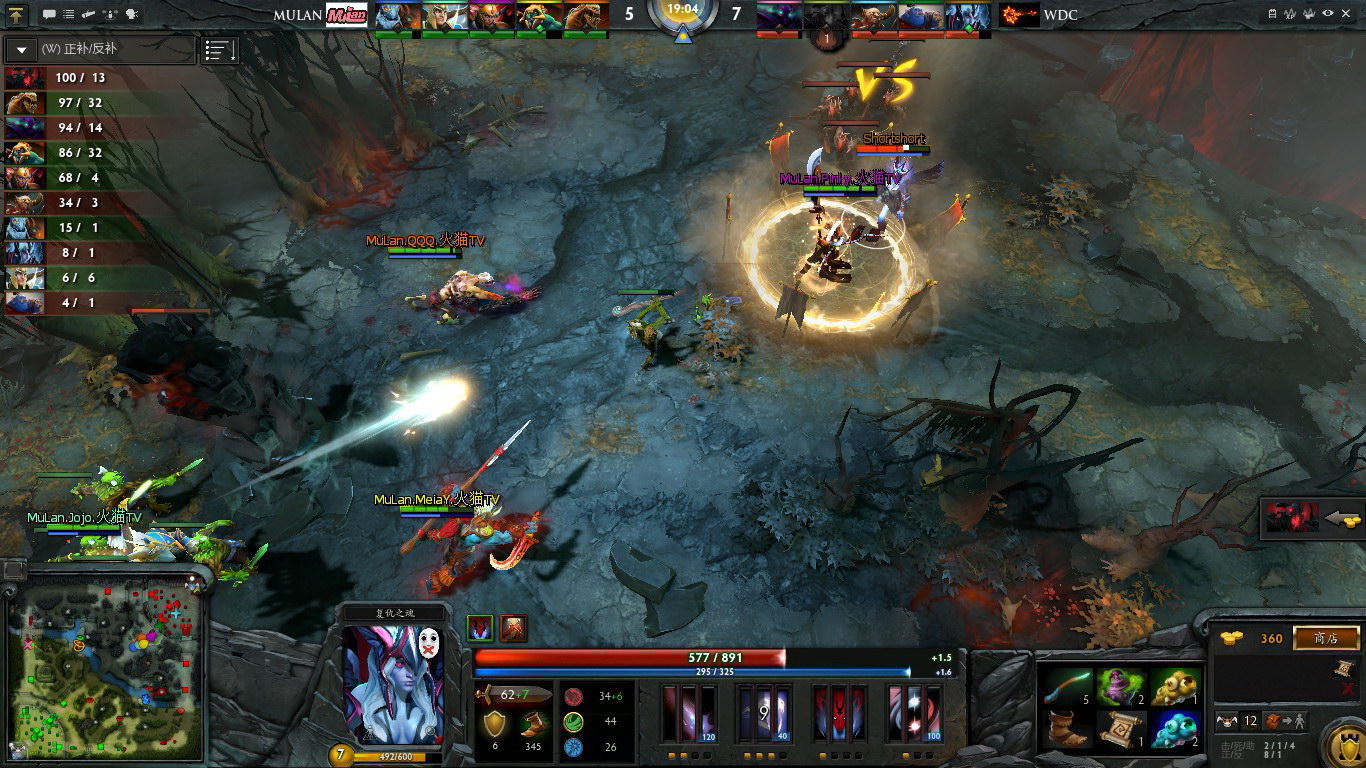Use the town portal scroll item
Image resolution: width=1366 pixels, height=768 pixels.
coord(1119,729)
